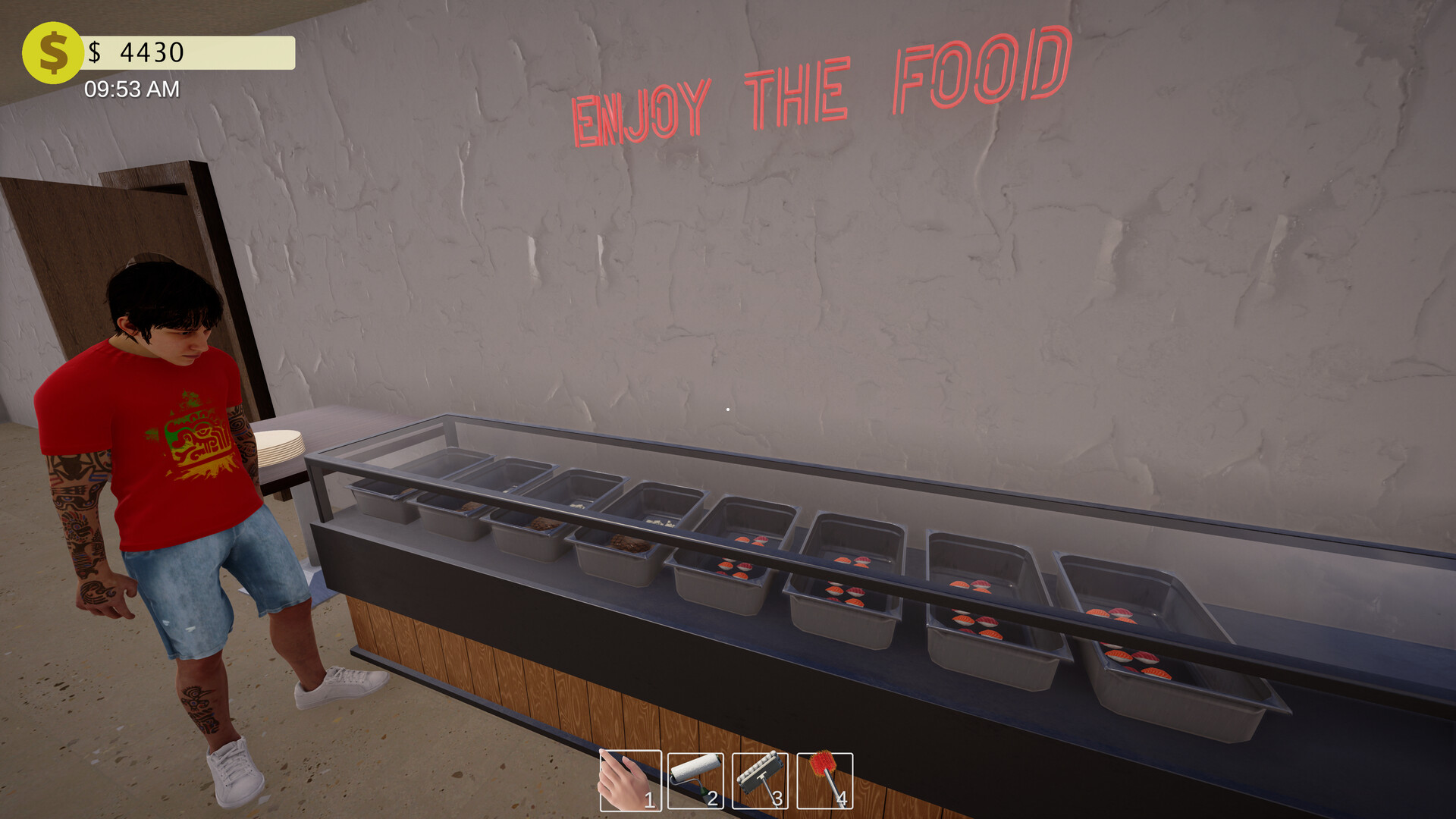Click the yellow dollar coin icon
The image size is (1456, 819).
[52, 52]
